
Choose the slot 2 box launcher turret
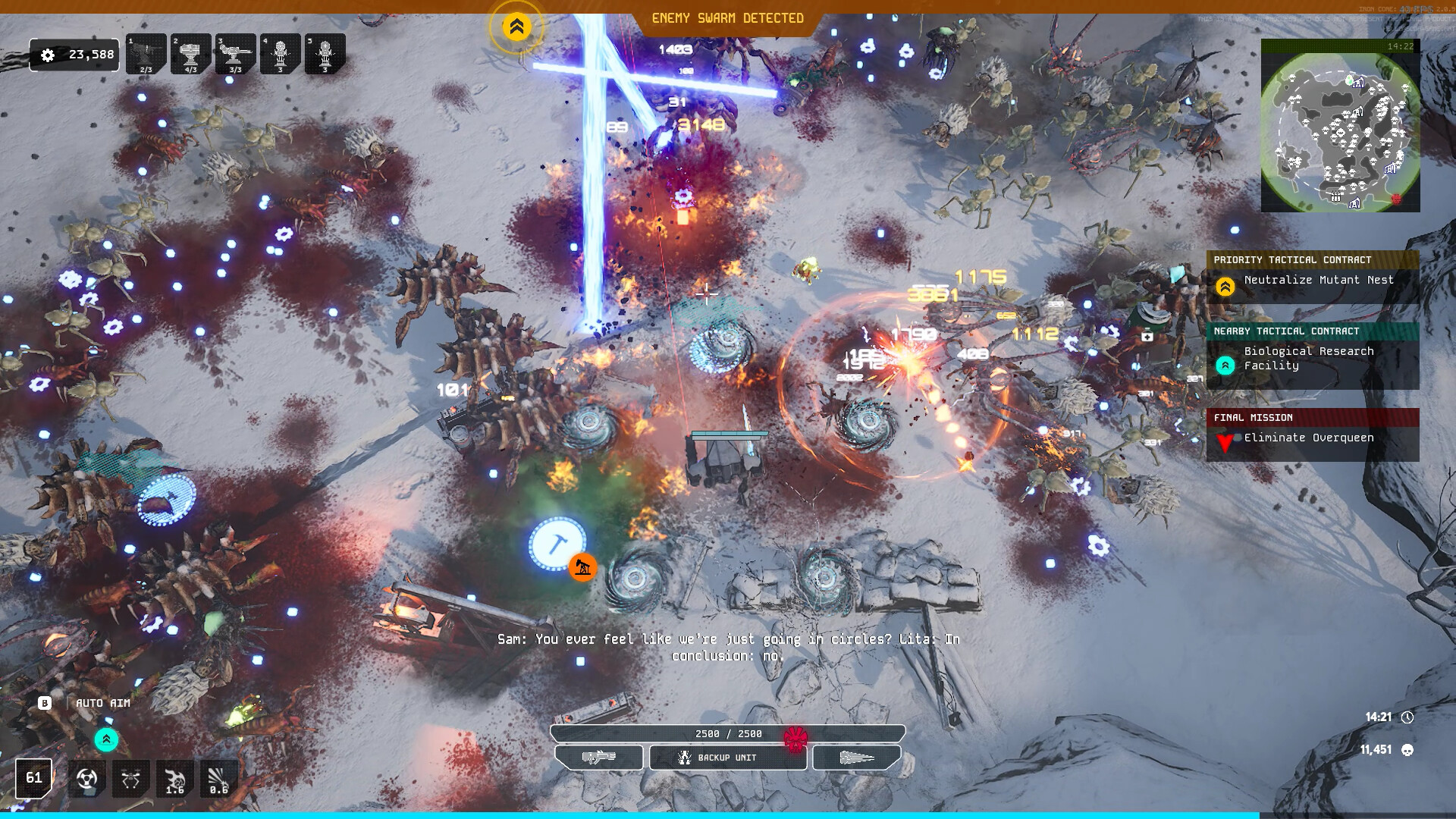(190, 54)
